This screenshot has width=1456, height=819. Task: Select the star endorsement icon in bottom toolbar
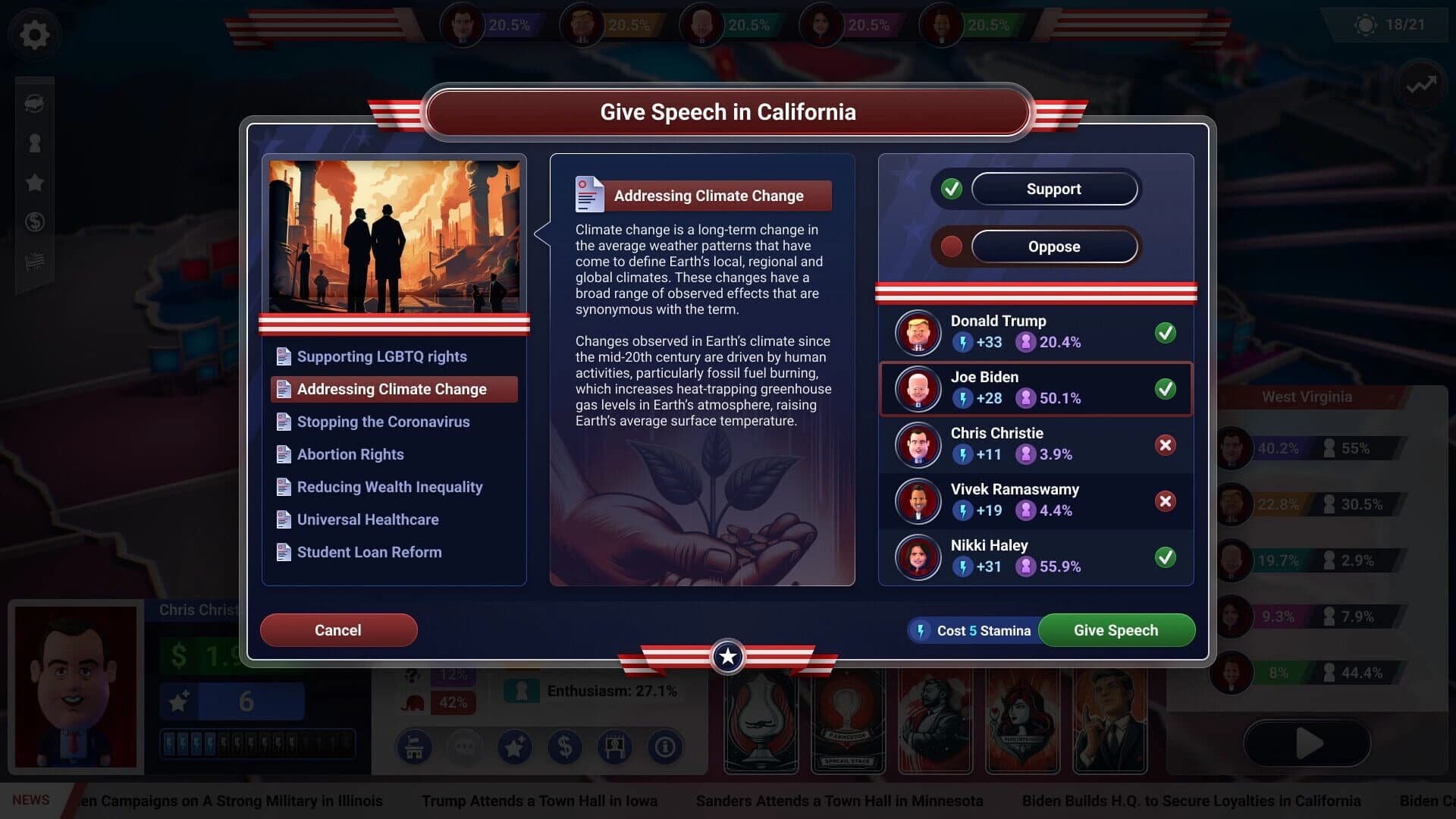point(515,747)
